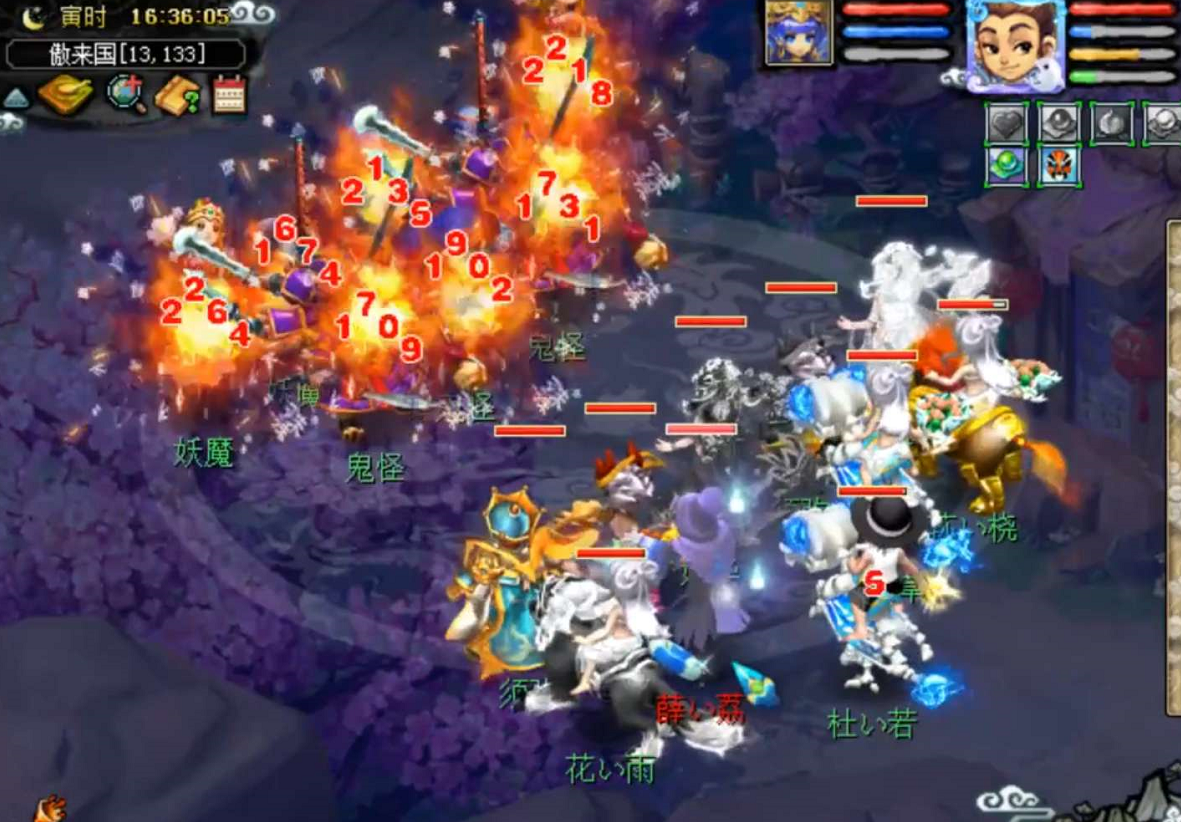Click the 傲来国 location coordinates bar
Screen dimensions: 1181x822
pos(125,53)
